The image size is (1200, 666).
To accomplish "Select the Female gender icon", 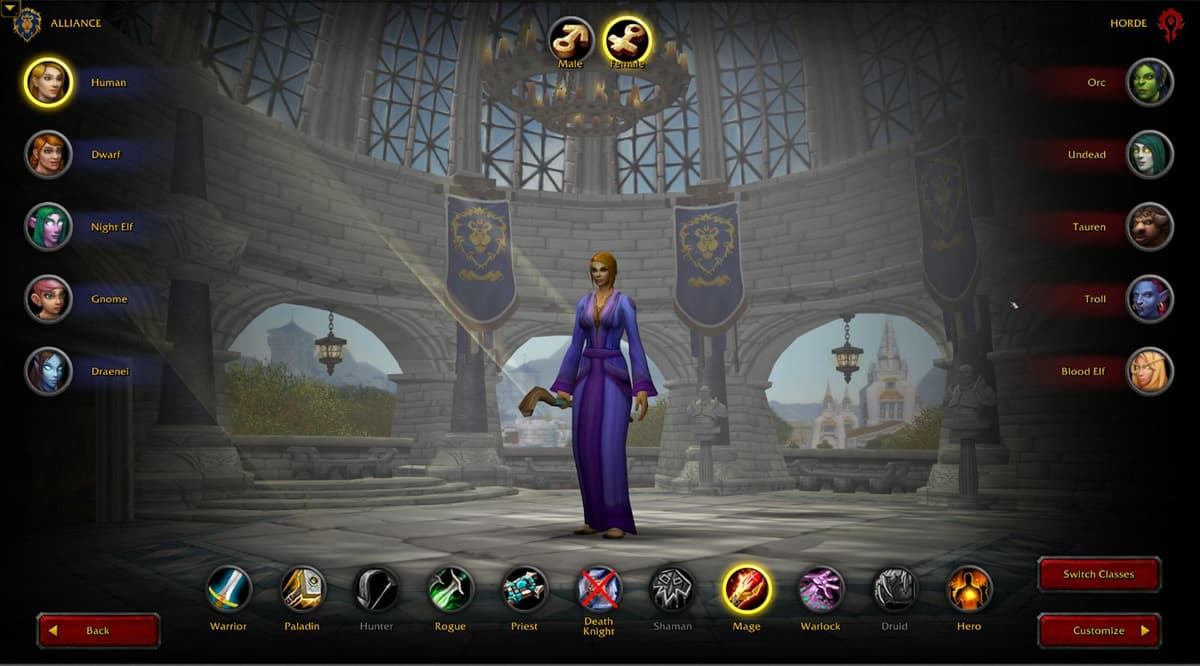I will [x=627, y=40].
